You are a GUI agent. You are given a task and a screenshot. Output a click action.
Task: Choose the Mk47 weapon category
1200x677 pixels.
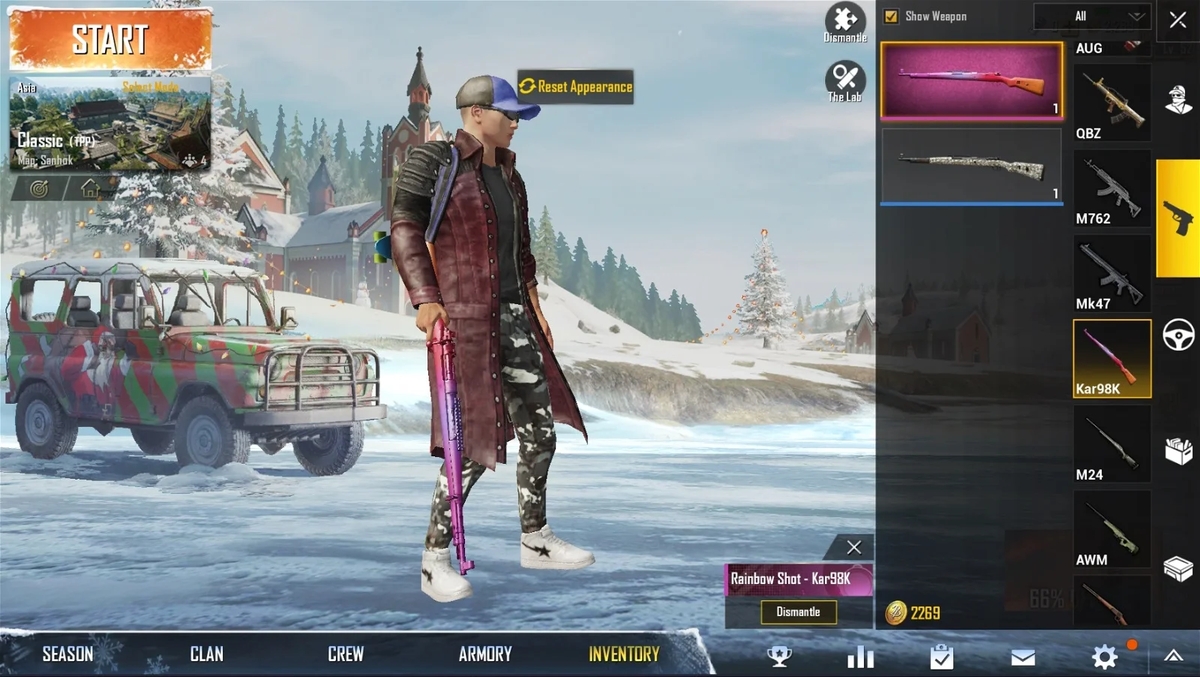click(1112, 273)
